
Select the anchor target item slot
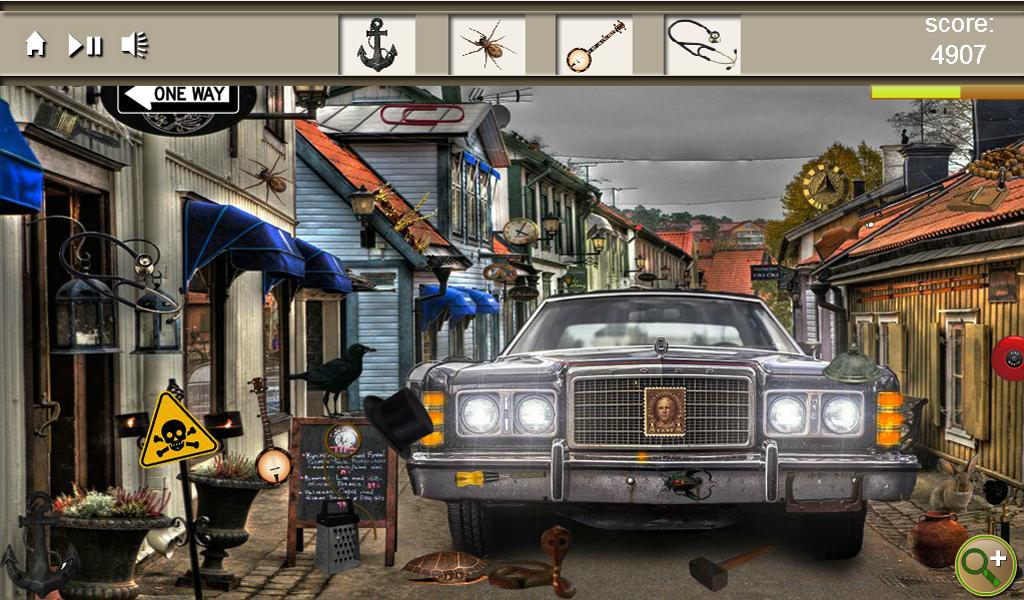[x=377, y=45]
